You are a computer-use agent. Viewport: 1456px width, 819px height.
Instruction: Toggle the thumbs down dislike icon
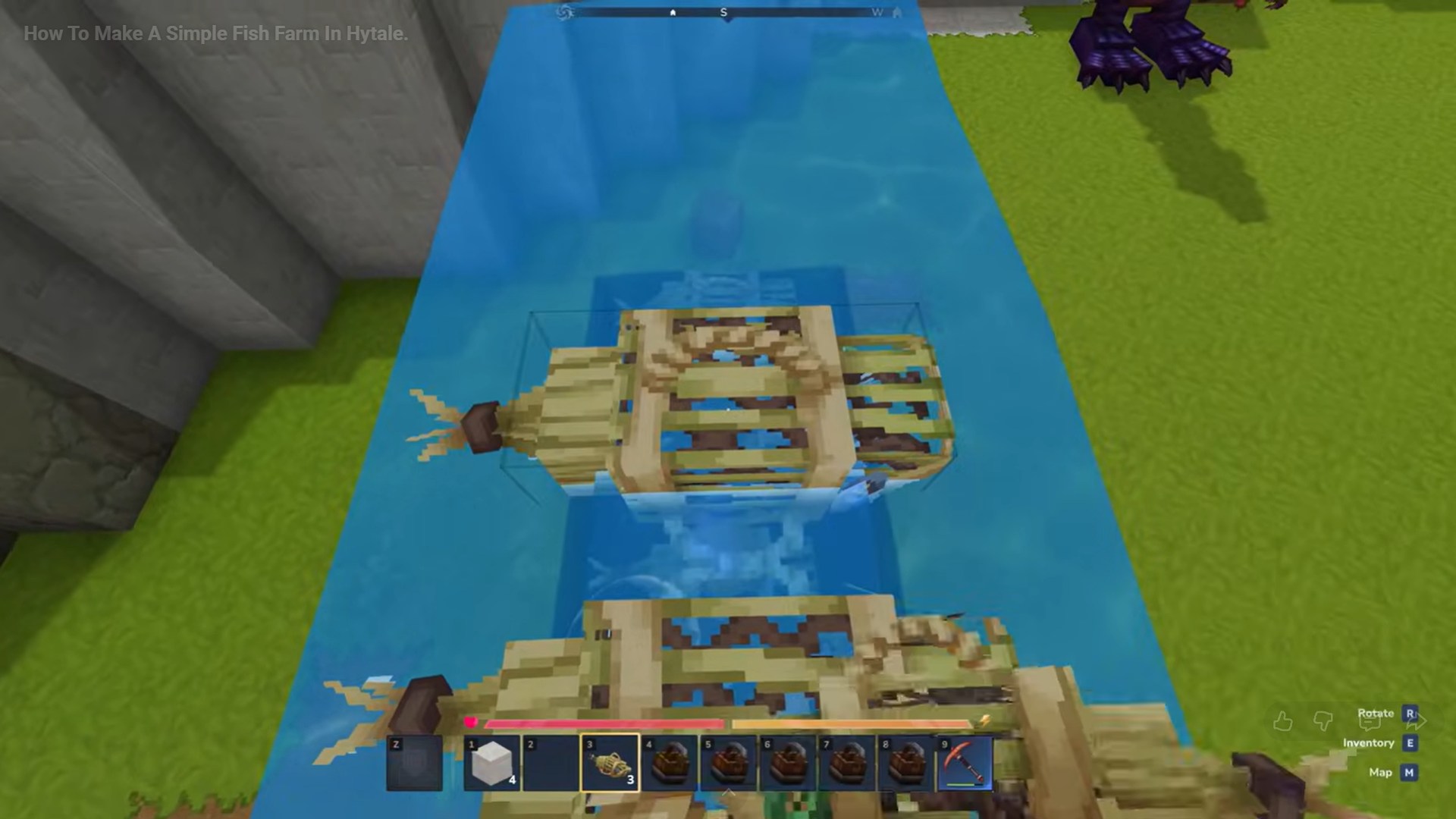coord(1322,721)
